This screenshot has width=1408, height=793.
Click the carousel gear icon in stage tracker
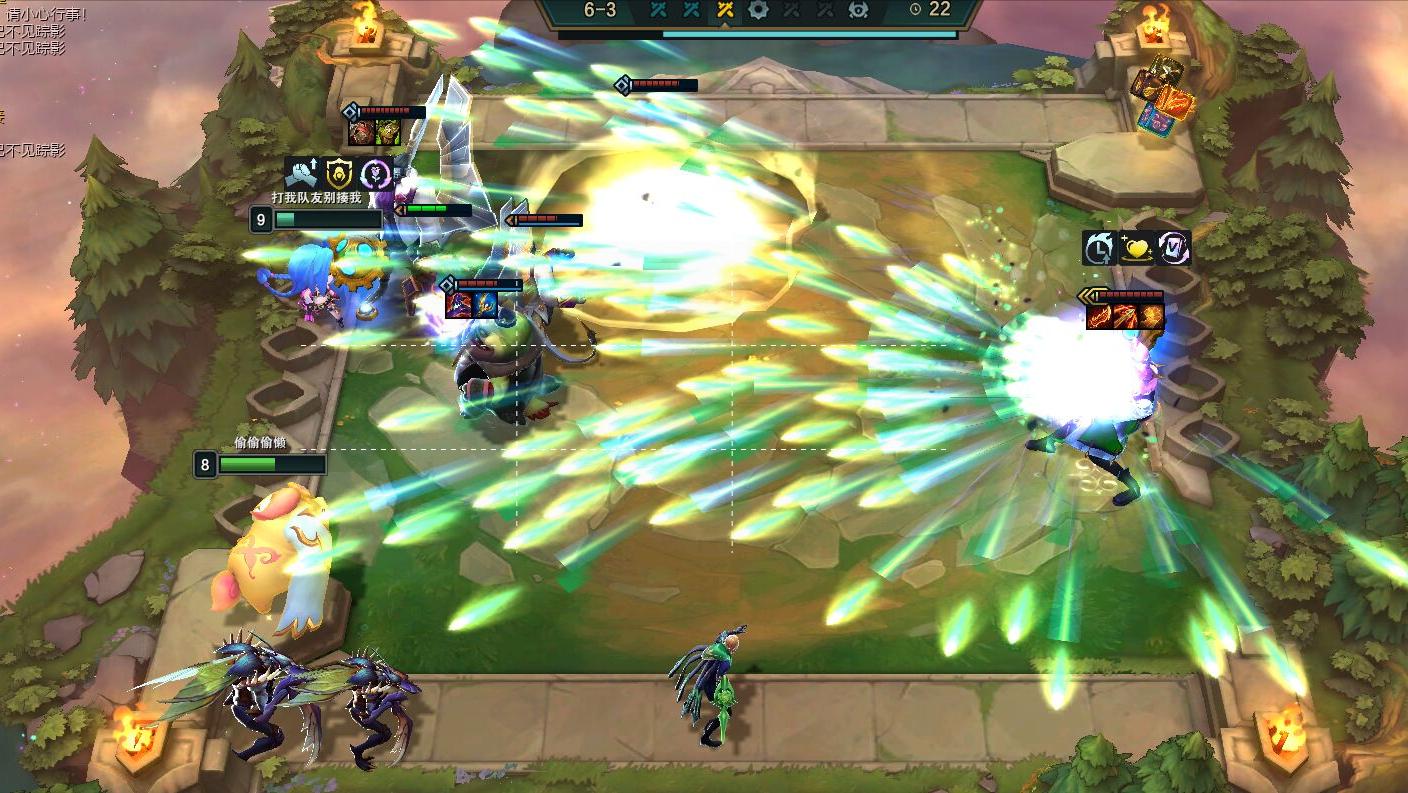point(758,11)
